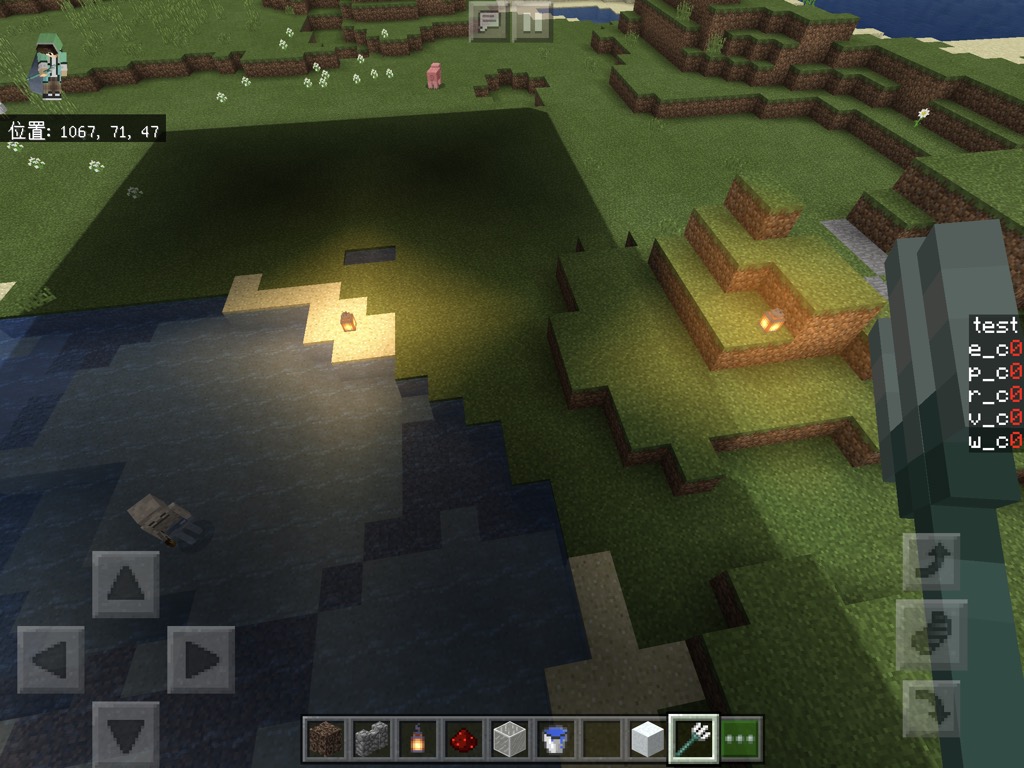The image size is (1024, 768).
Task: Select the redstone dust slot
Action: point(463,739)
